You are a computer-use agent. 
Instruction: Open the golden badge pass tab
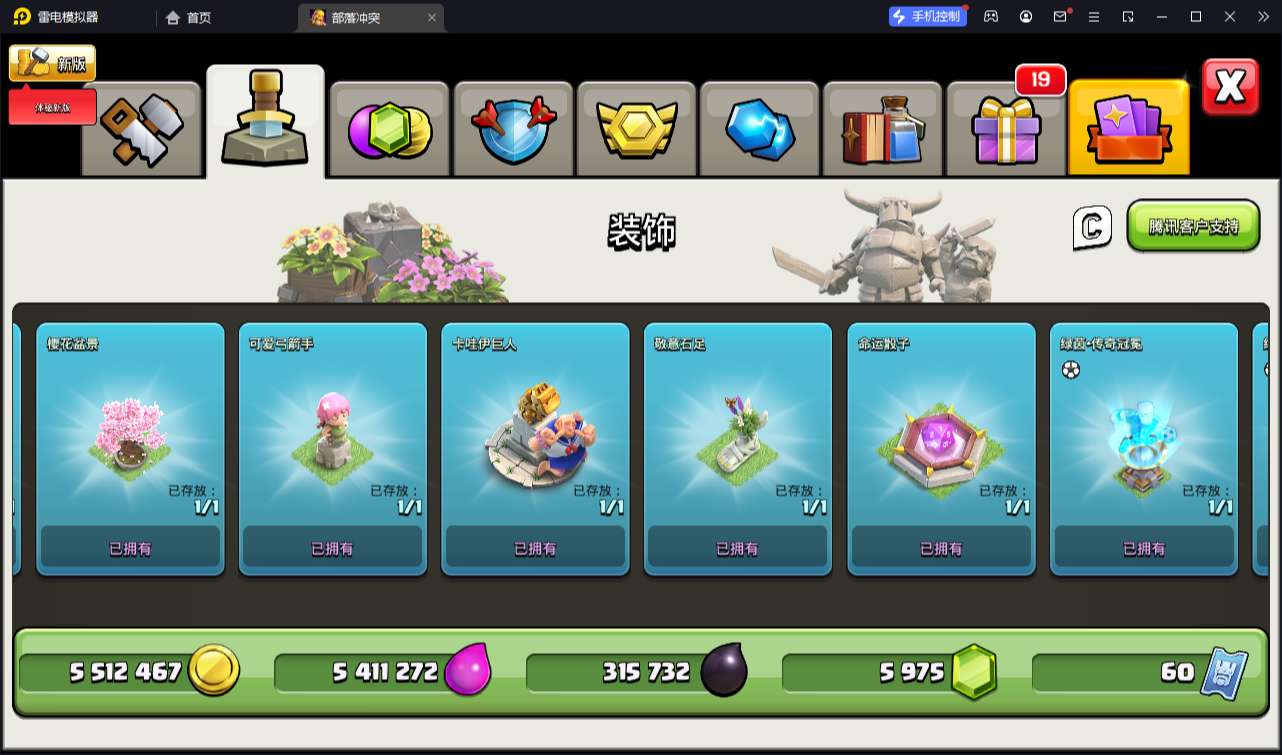(x=636, y=128)
